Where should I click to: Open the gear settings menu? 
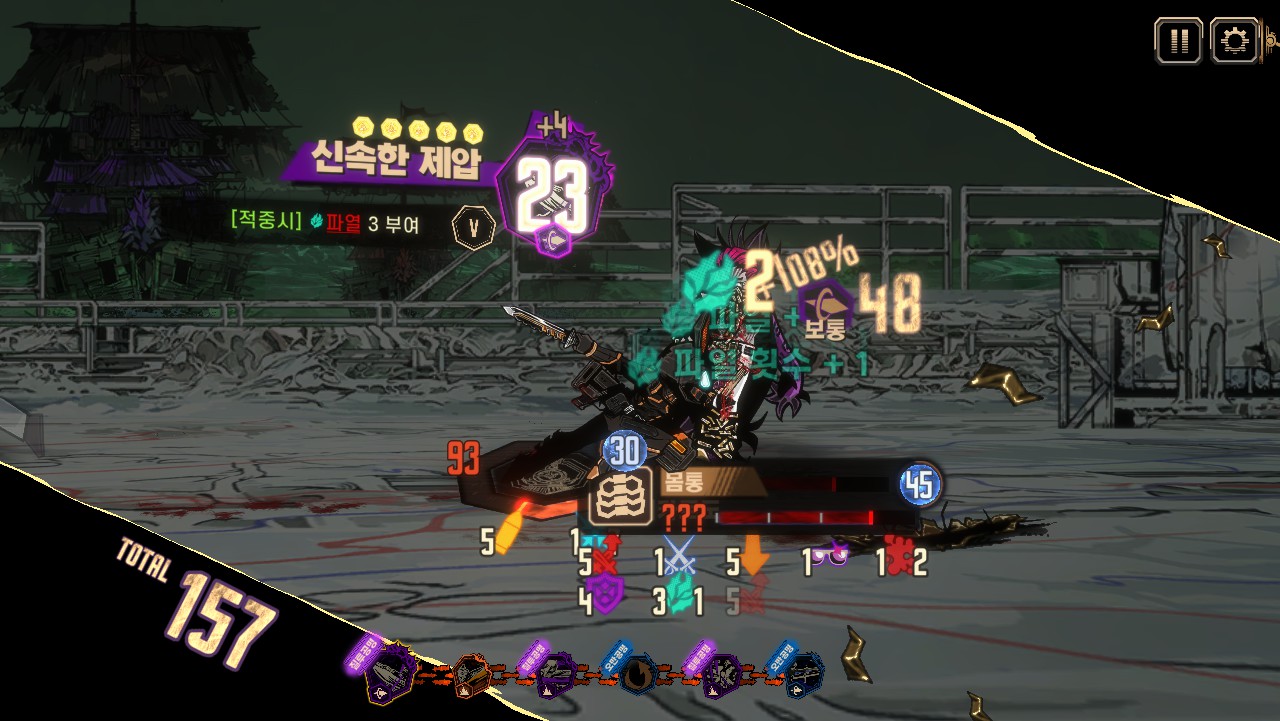pos(1234,41)
